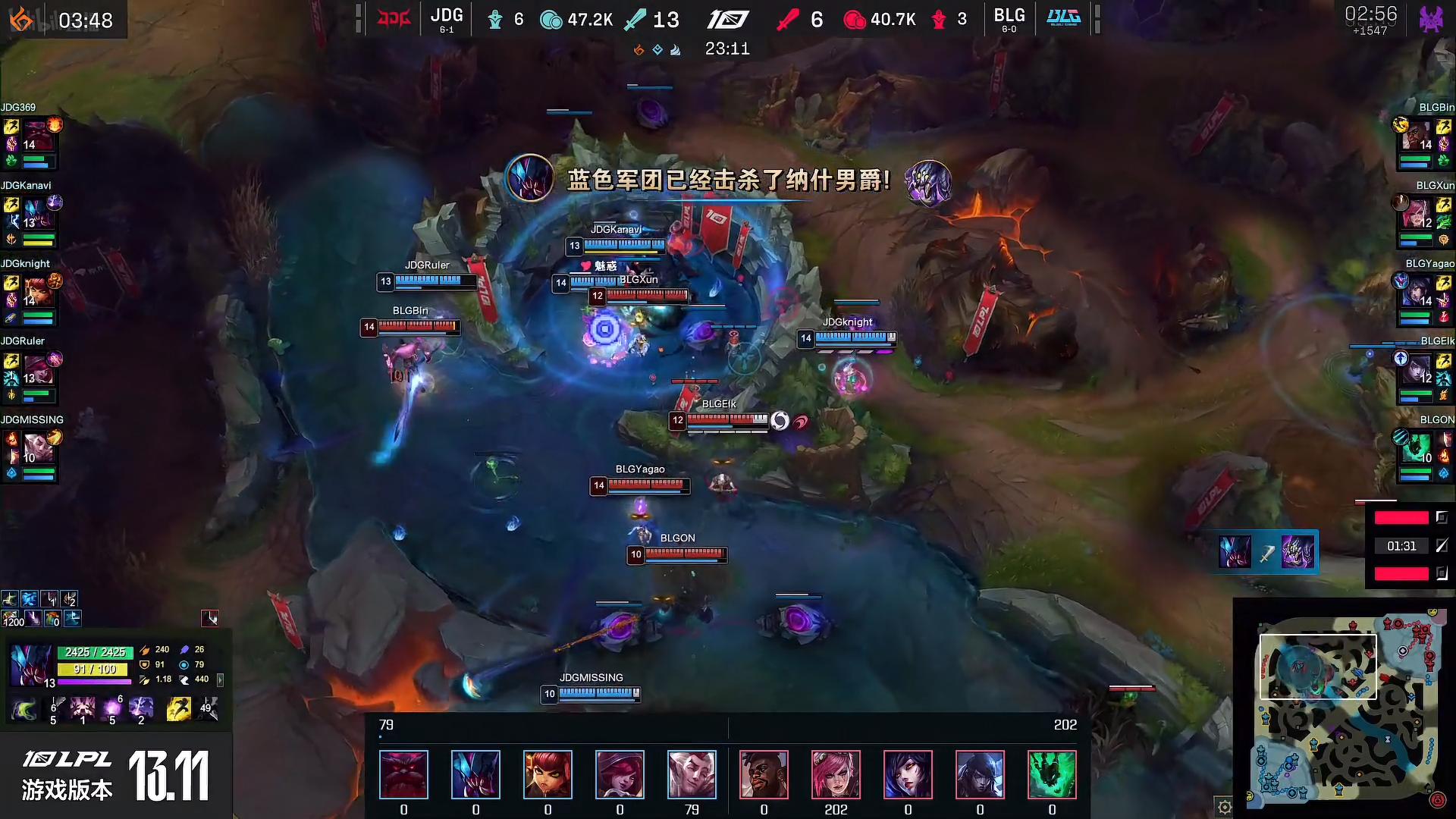The image size is (1456, 819).
Task: Select the Flash summoner spell icon in the HUD
Action: tap(179, 708)
